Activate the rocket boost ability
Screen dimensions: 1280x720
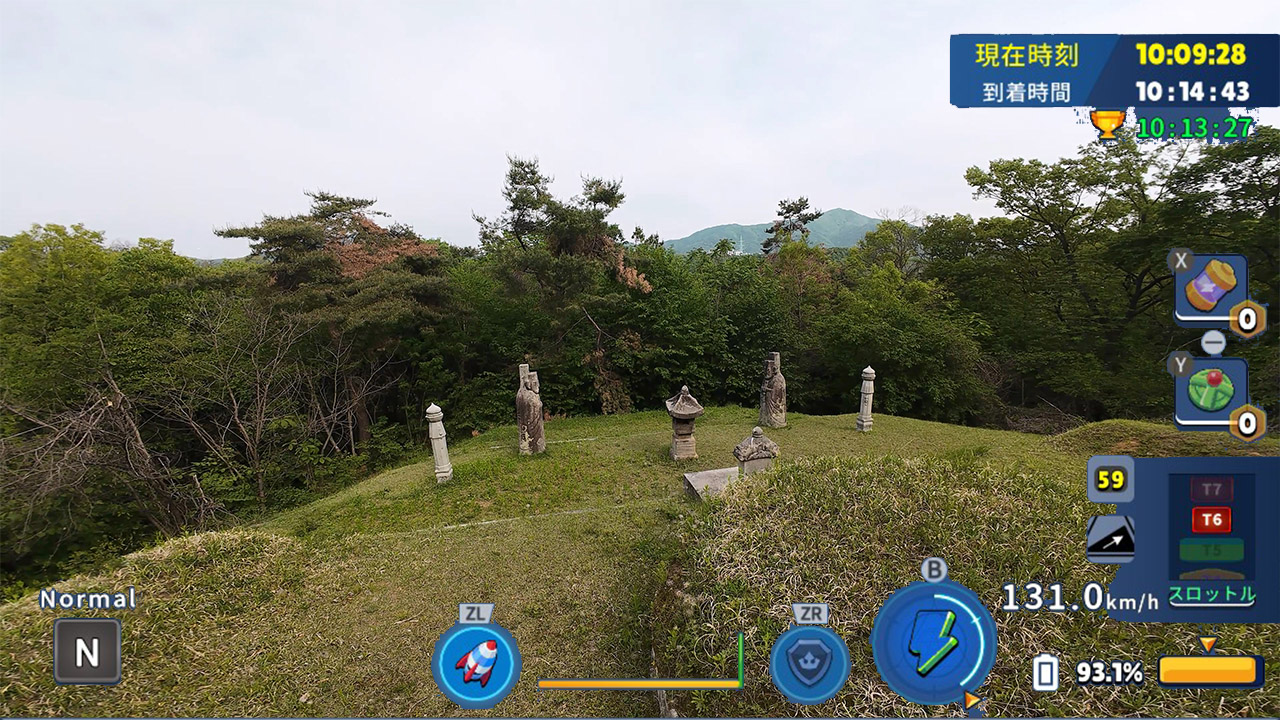pyautogui.click(x=476, y=662)
